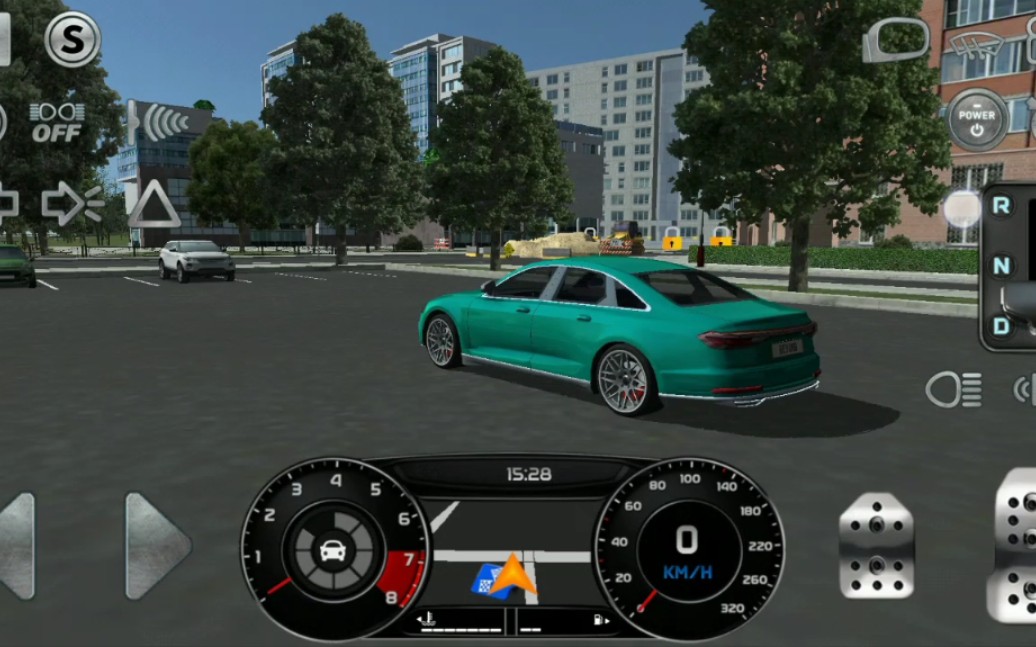Select N on the gear shifter
This screenshot has height=647, width=1036.
tap(1001, 266)
